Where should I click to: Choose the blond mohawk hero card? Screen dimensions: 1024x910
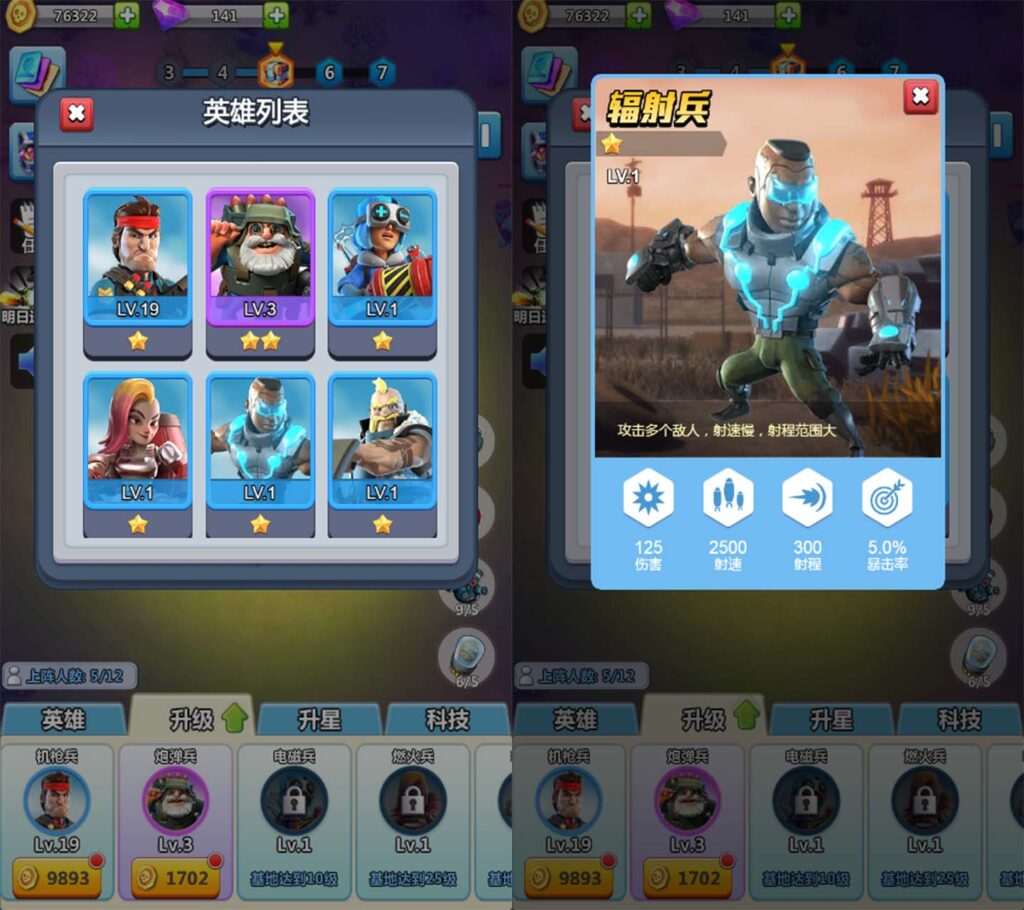click(382, 442)
